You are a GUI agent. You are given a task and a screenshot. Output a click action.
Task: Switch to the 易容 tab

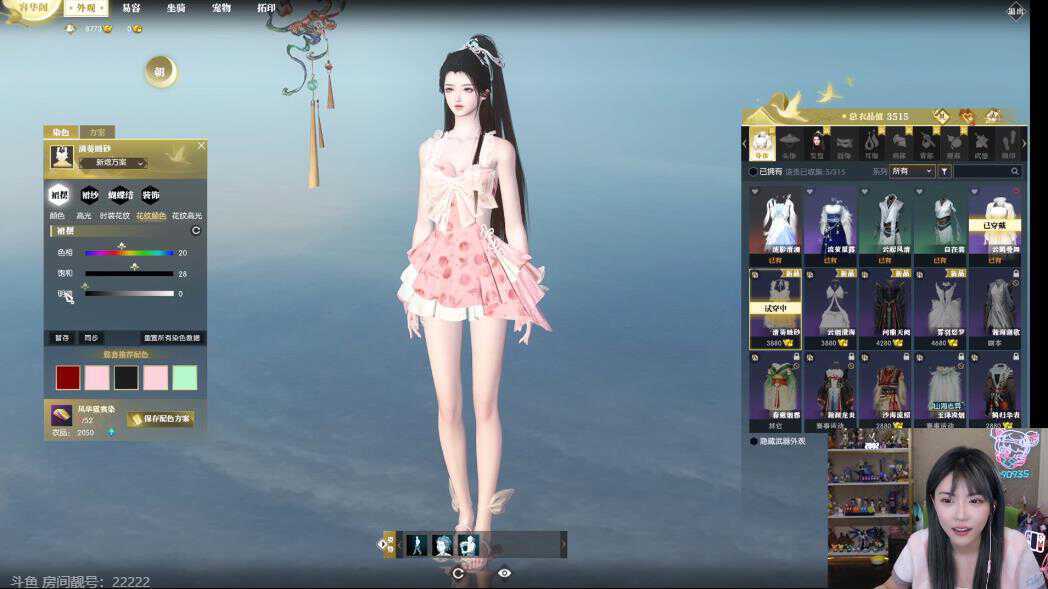point(131,8)
